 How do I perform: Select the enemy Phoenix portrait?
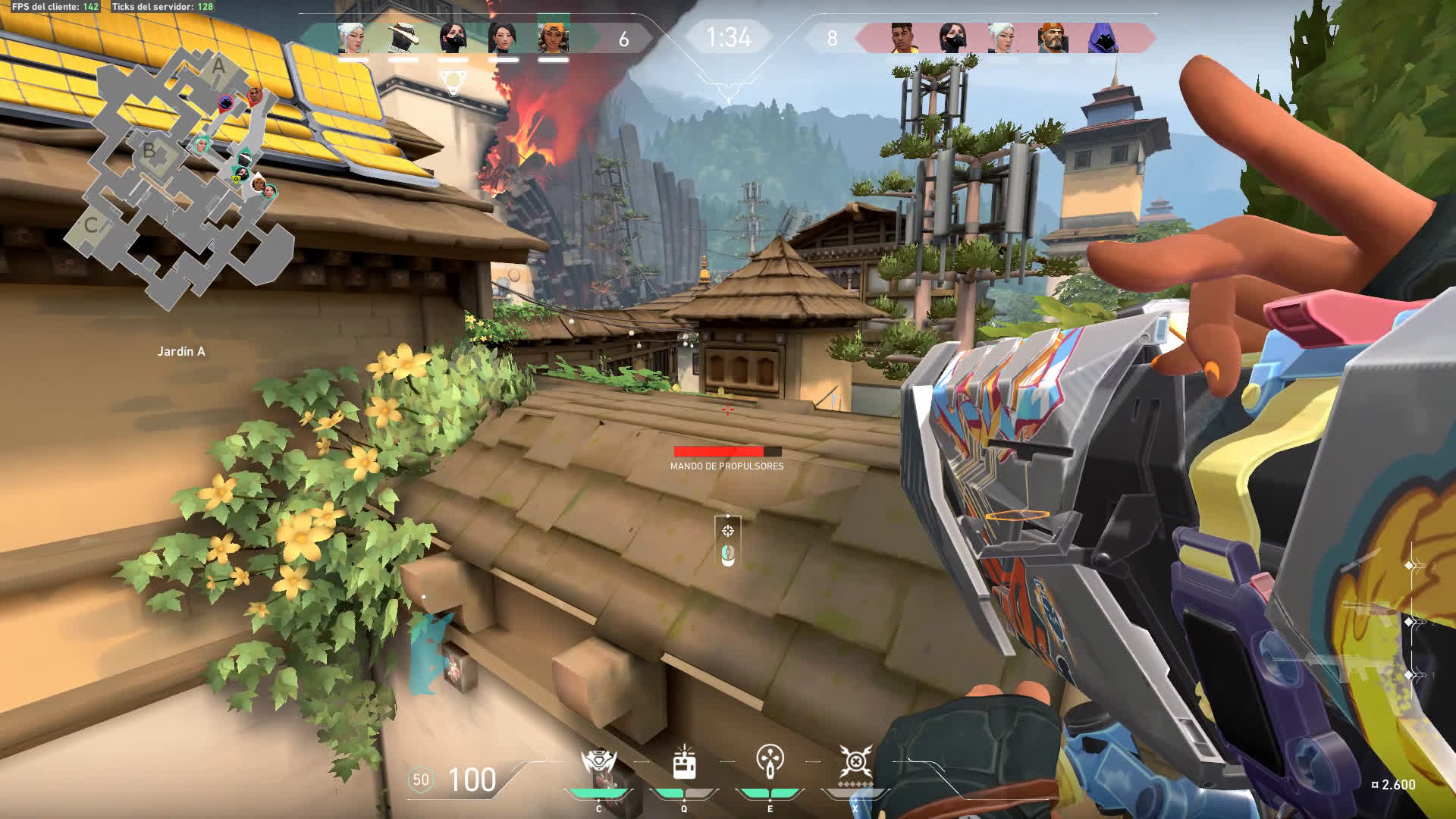click(902, 37)
